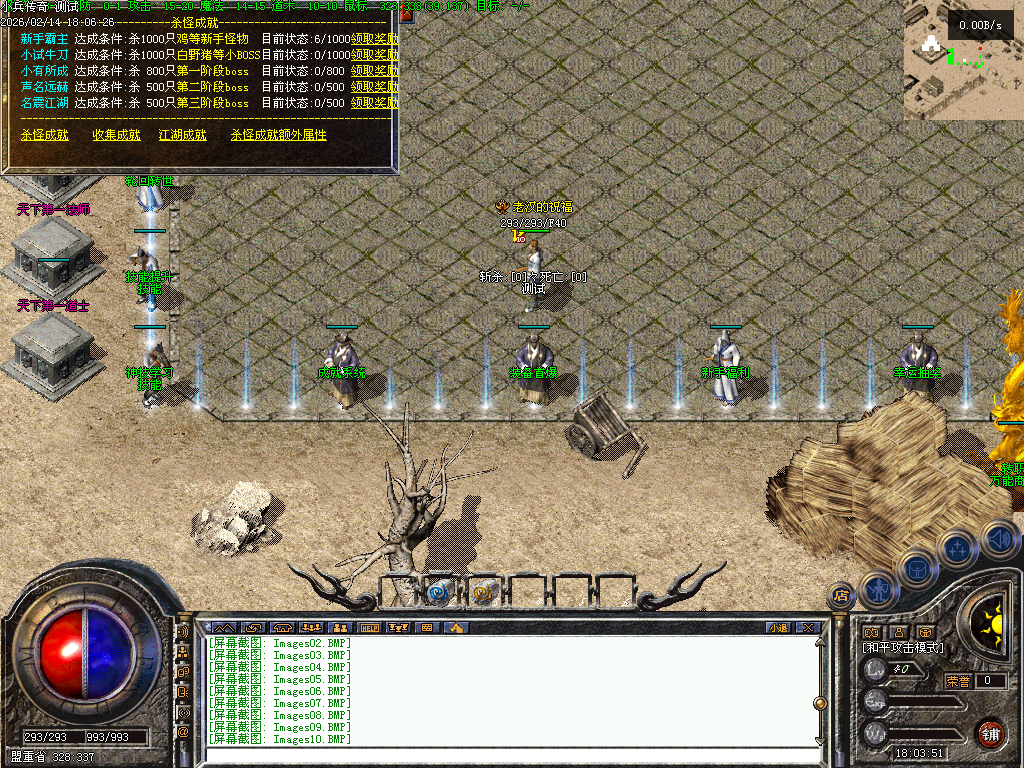
Task: Close the achievement panel with red button
Action: click(x=406, y=16)
